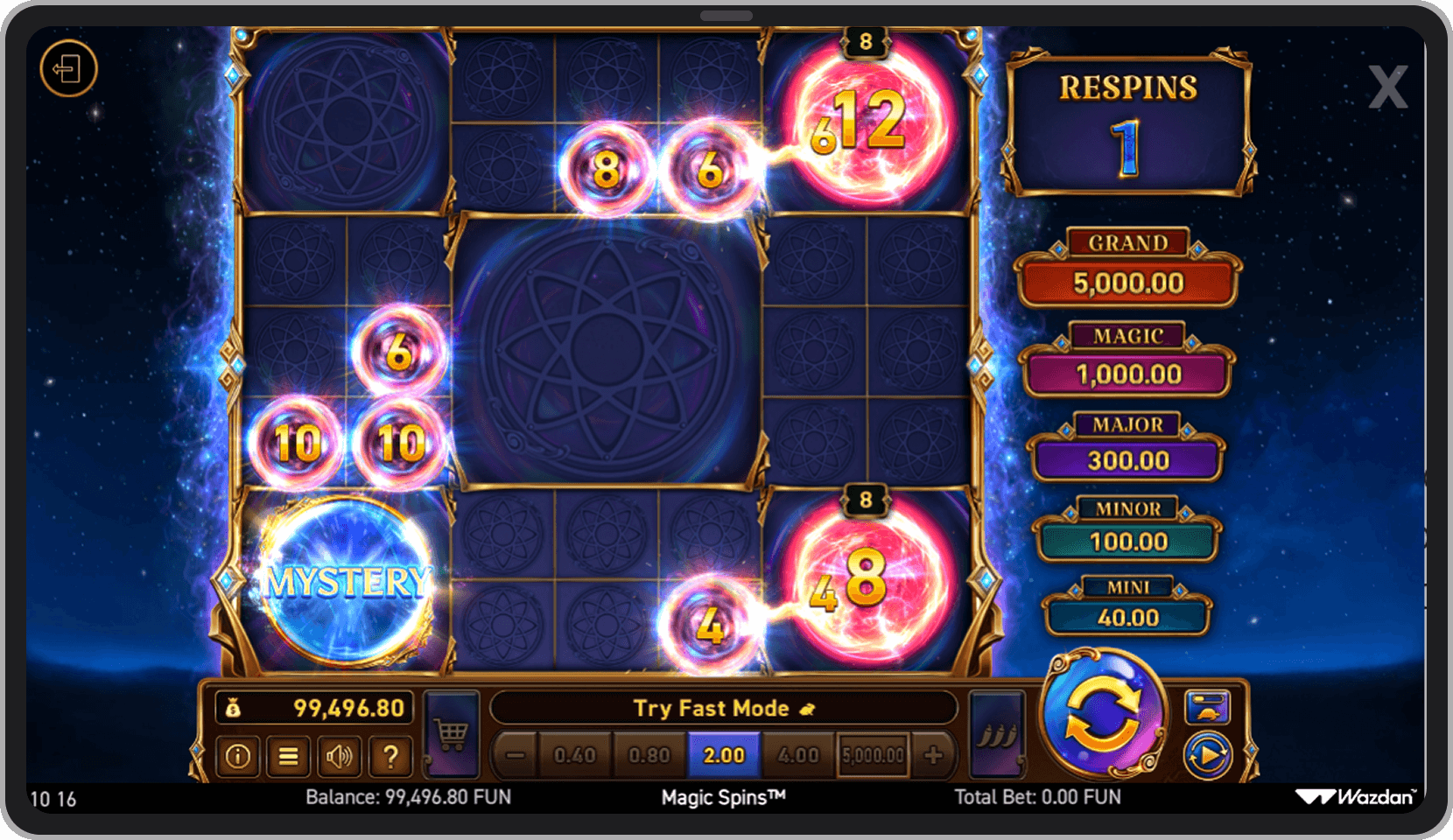Choose the 2.00 bet value
This screenshot has height=840, width=1453.
coord(724,754)
